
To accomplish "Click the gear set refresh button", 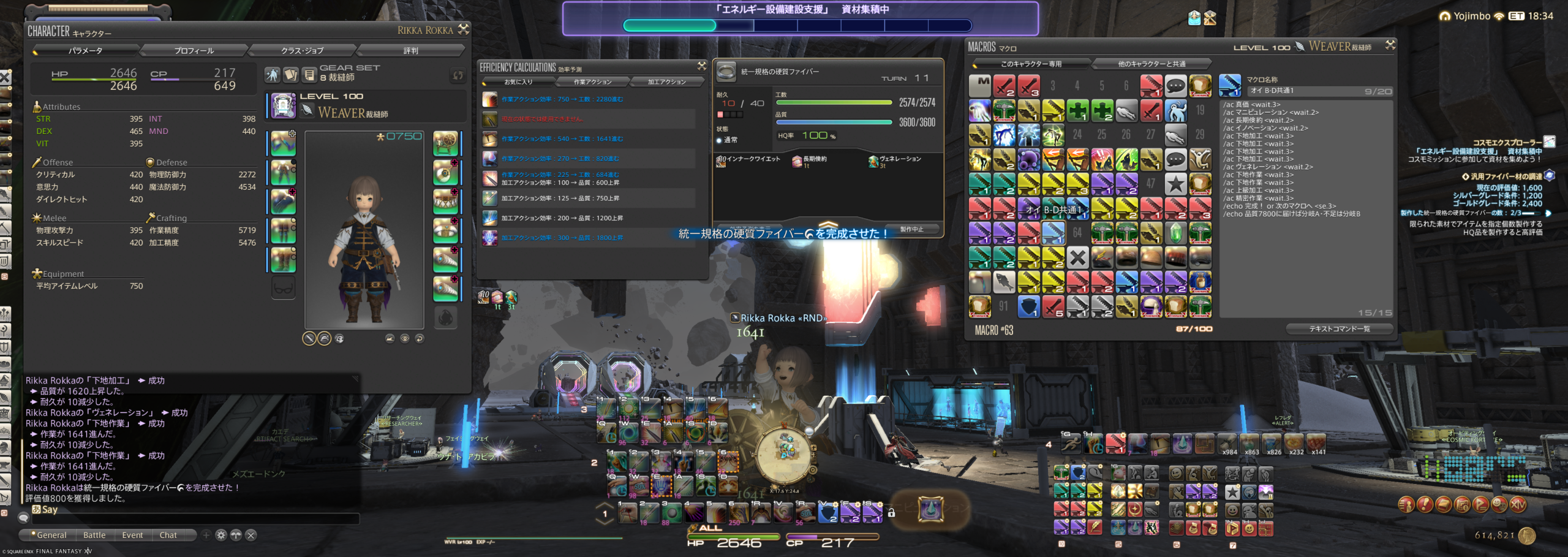I will [x=458, y=75].
